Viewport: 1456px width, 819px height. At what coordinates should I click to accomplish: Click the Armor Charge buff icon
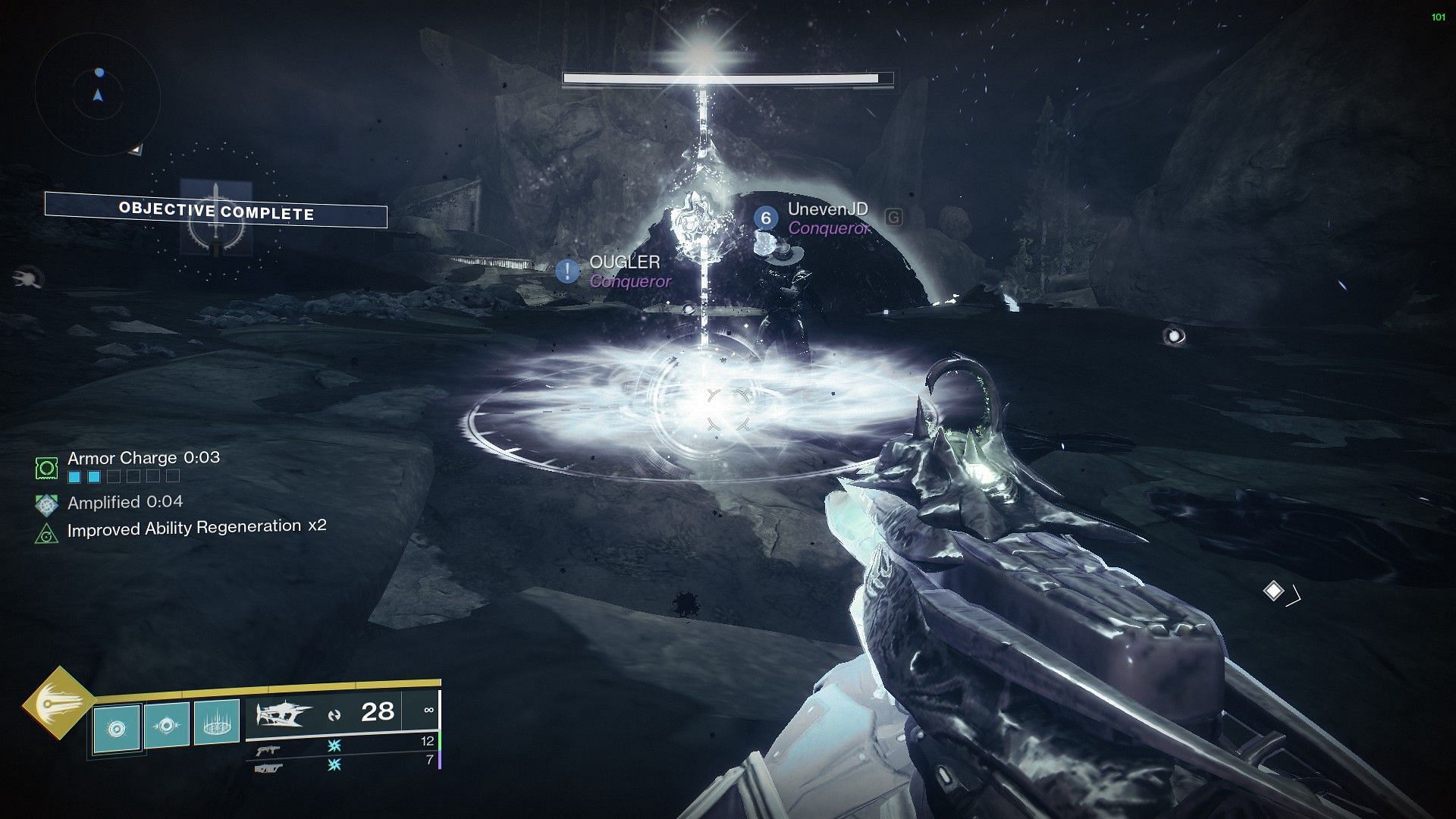point(47,468)
